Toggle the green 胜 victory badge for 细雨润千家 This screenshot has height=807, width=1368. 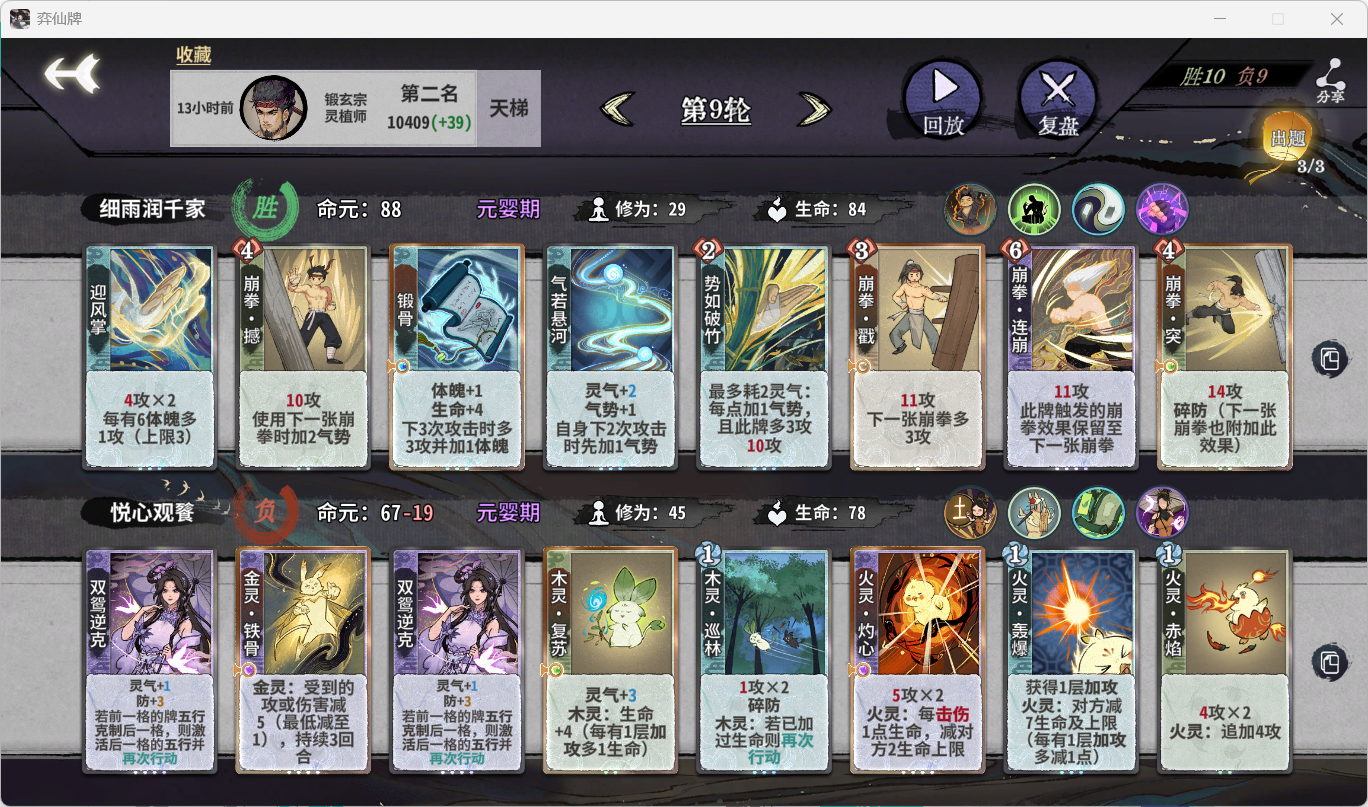(264, 205)
